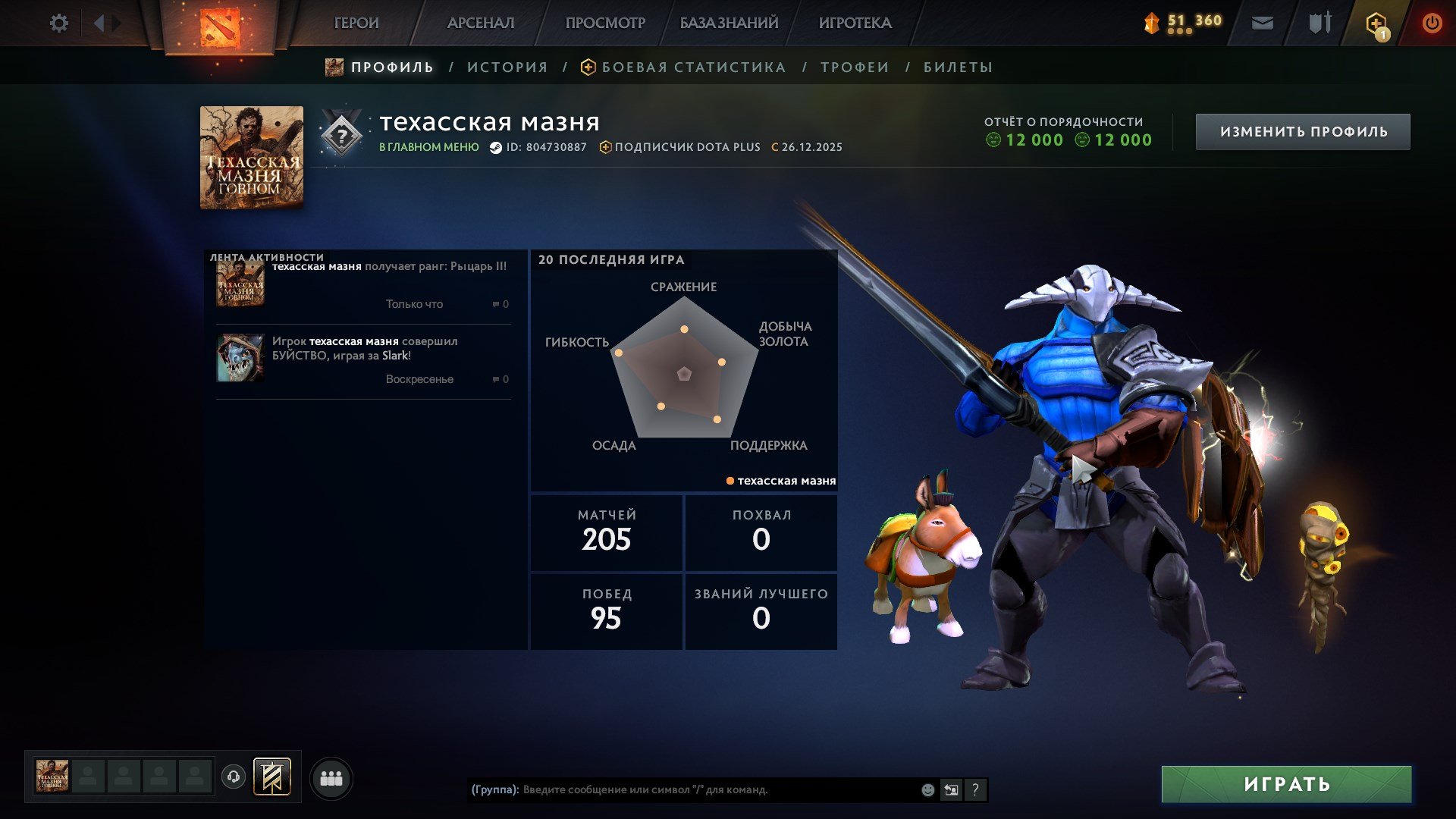Open the voice chat headset icon
Viewport: 1456px width, 819px height.
(x=234, y=777)
